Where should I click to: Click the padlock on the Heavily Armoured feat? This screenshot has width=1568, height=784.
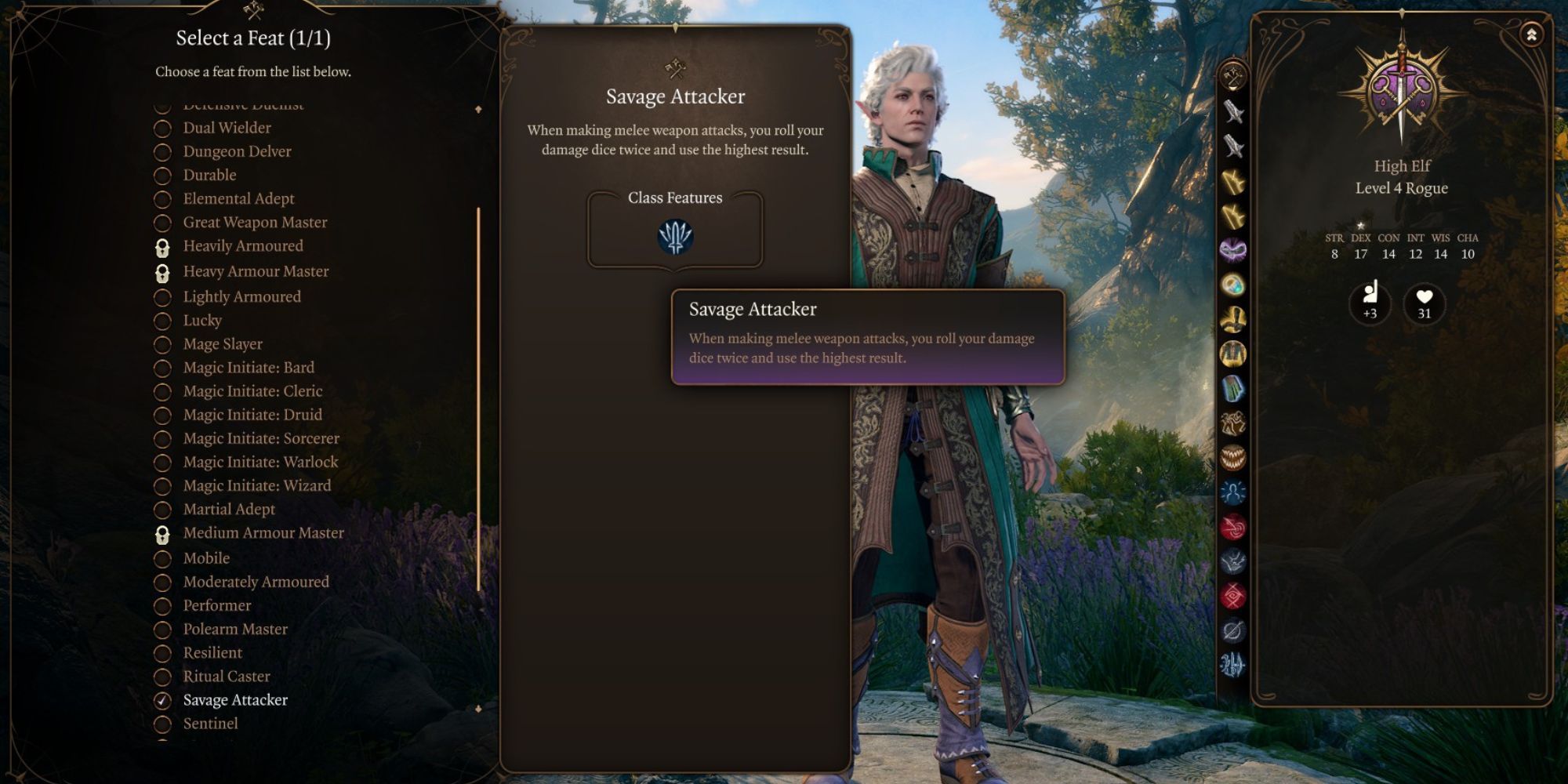pos(164,246)
